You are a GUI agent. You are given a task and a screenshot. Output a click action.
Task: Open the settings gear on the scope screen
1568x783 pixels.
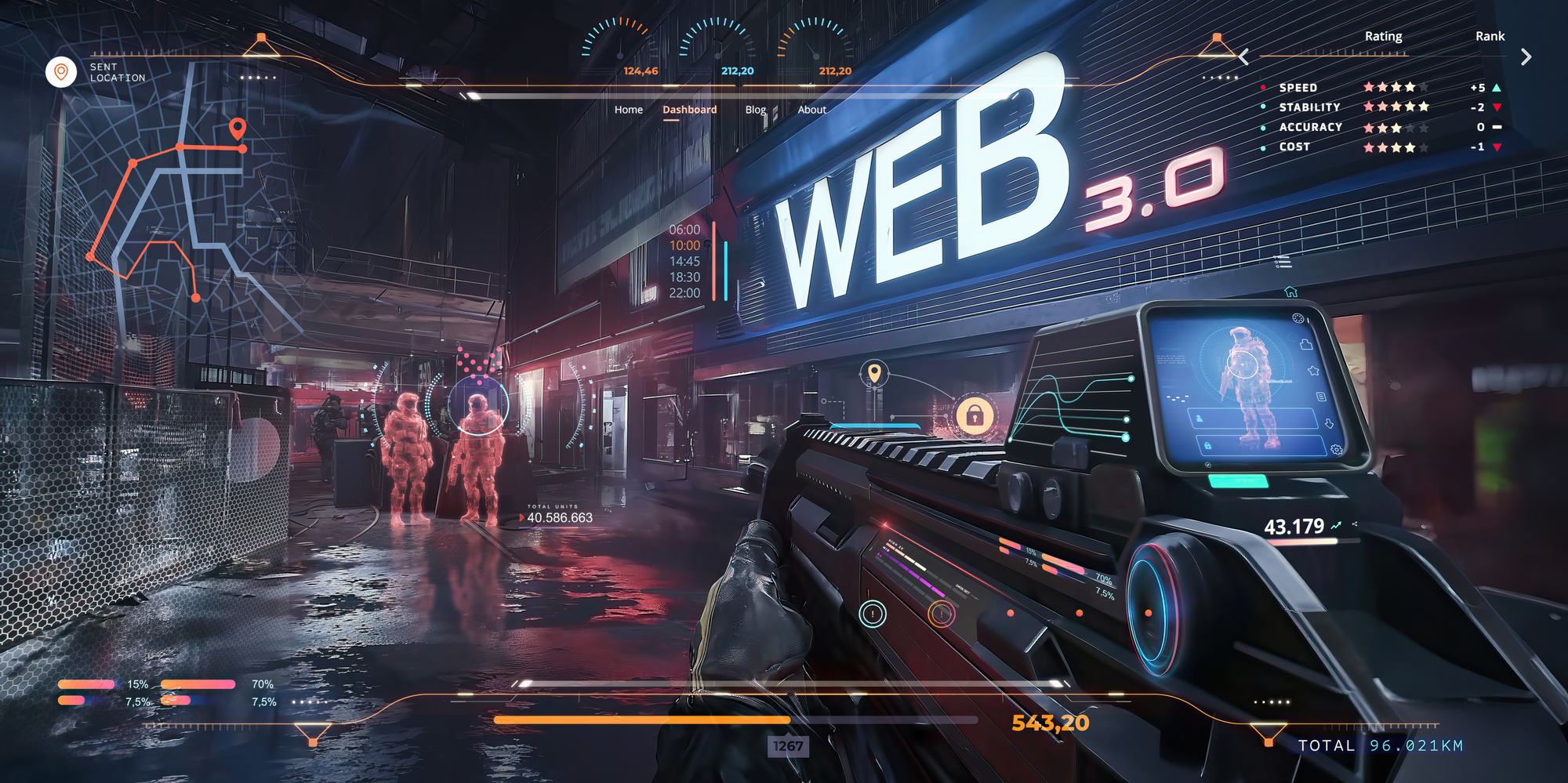[1337, 449]
